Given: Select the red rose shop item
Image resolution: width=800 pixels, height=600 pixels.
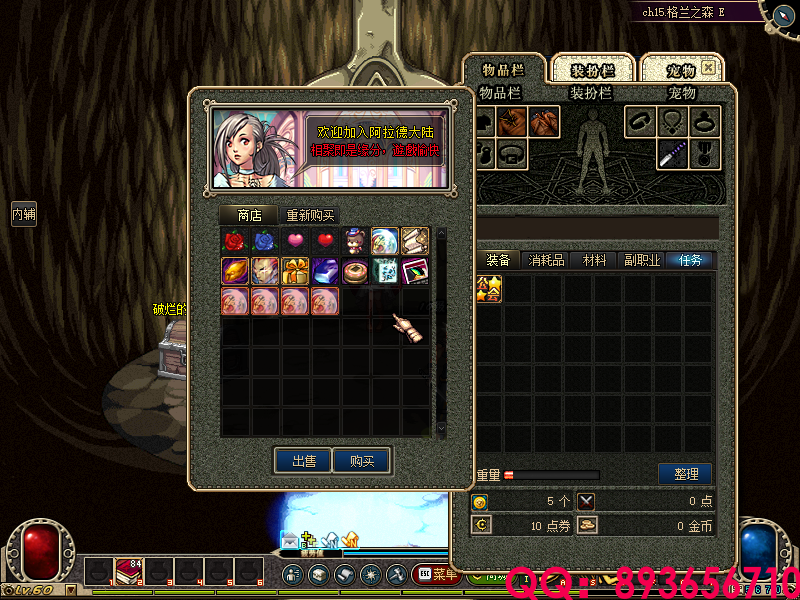Looking at the screenshot, I should pyautogui.click(x=235, y=241).
